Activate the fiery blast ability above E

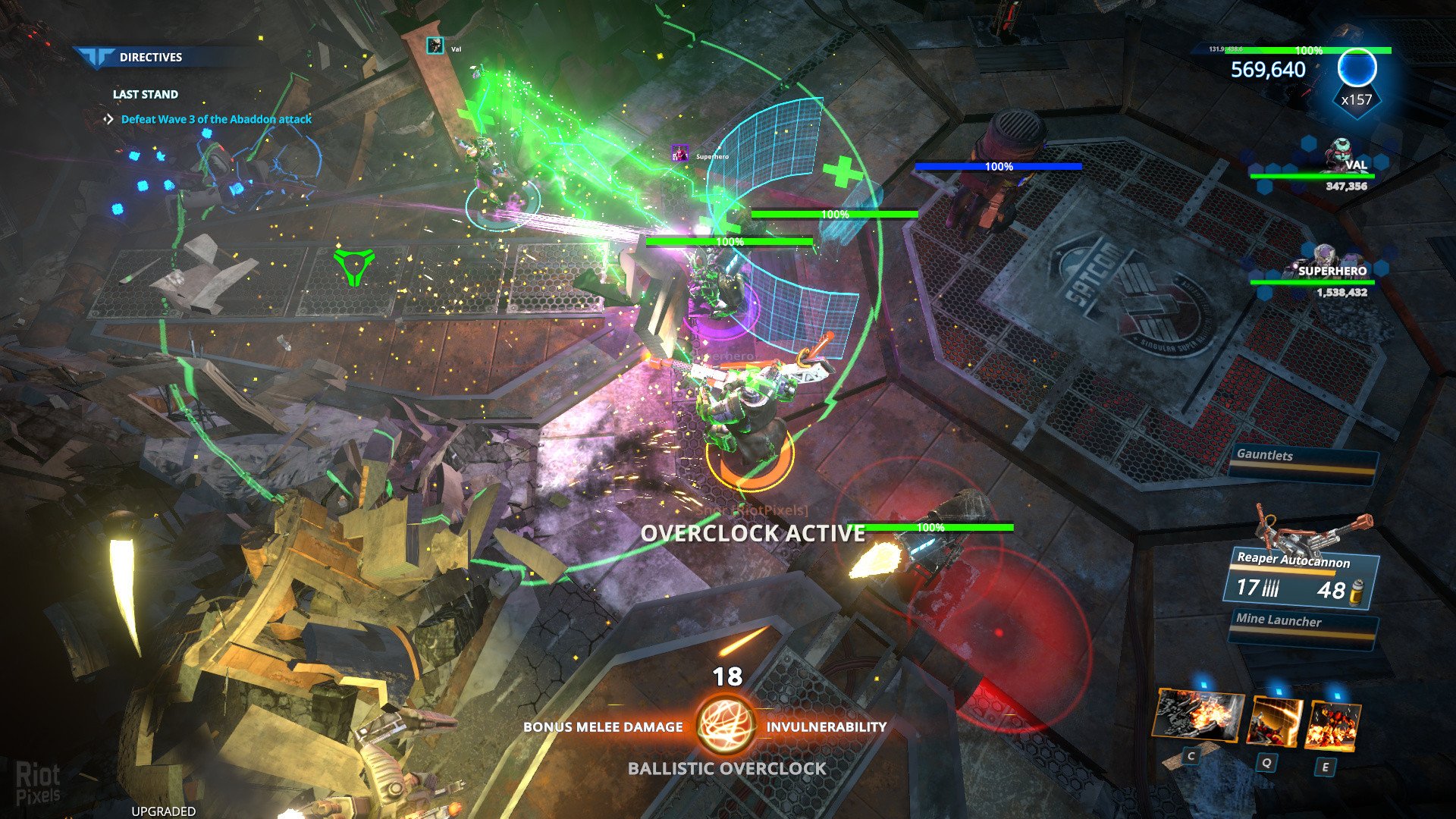click(1332, 726)
